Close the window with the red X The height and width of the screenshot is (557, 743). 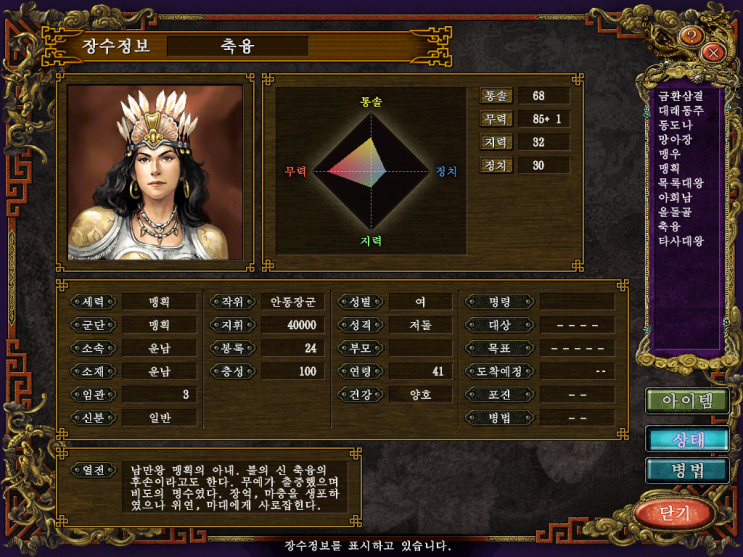[713, 52]
